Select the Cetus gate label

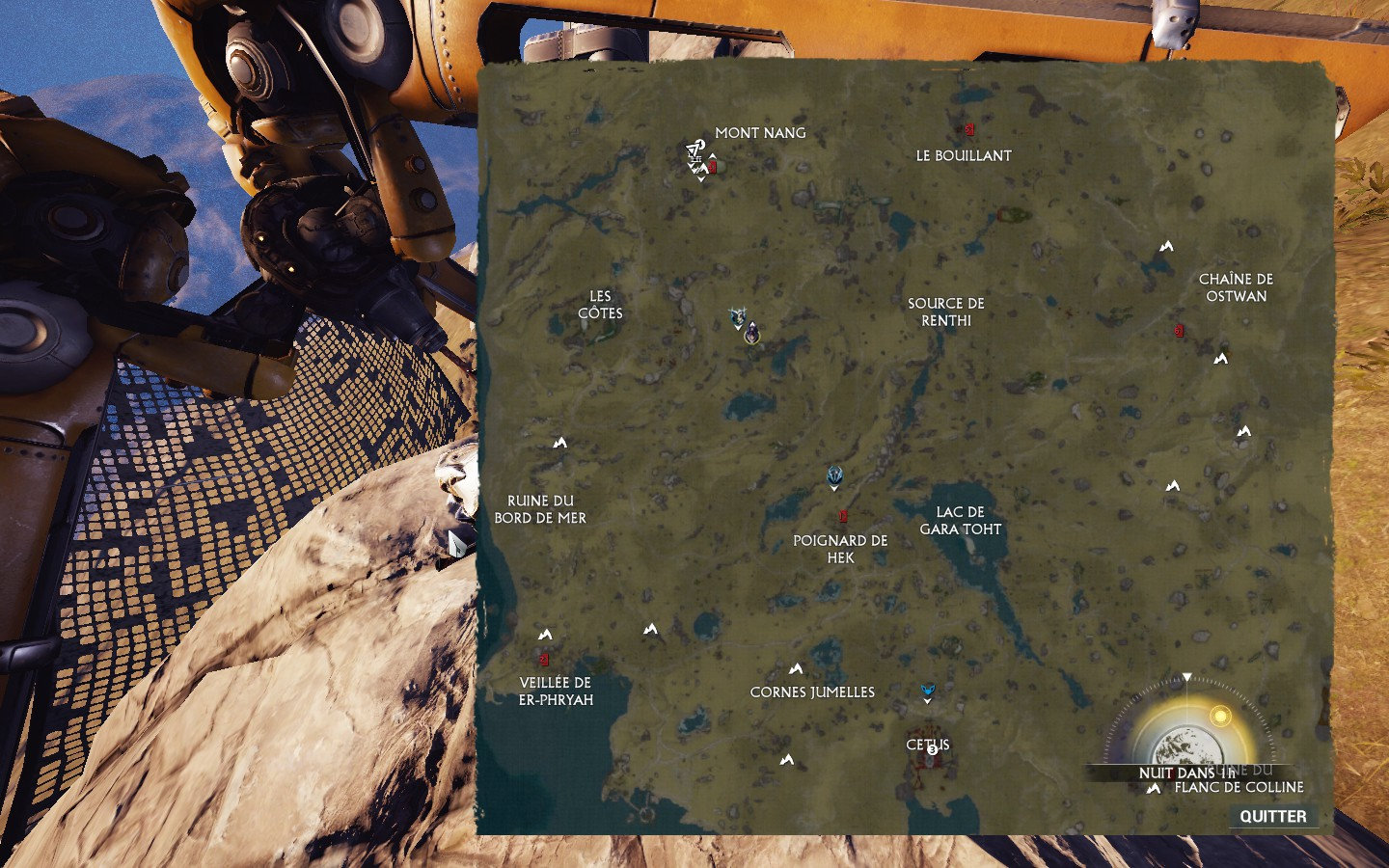click(x=927, y=745)
